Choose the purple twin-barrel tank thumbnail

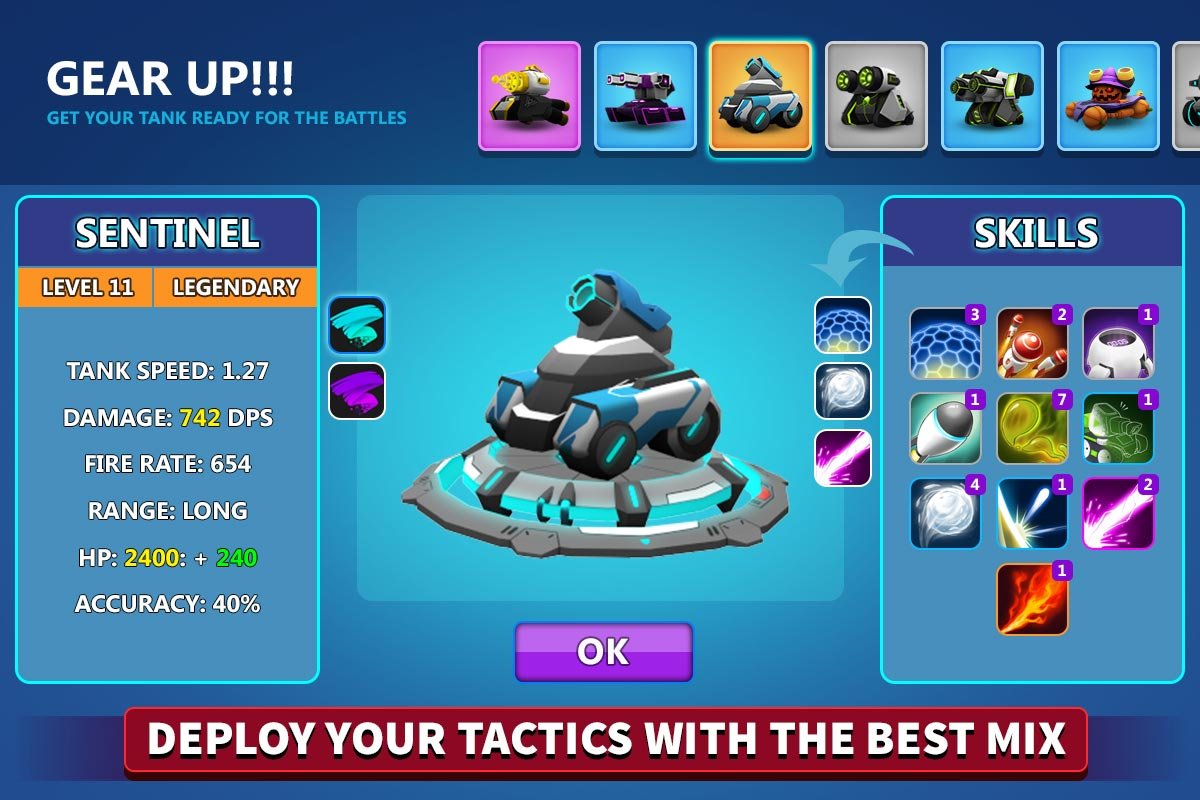coord(645,96)
